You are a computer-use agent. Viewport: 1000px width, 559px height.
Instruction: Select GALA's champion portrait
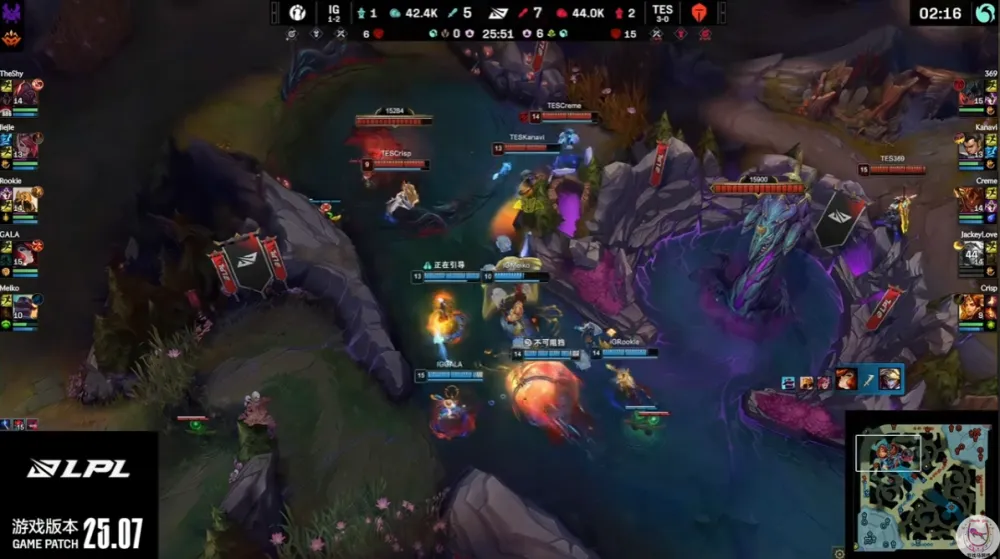(26, 254)
